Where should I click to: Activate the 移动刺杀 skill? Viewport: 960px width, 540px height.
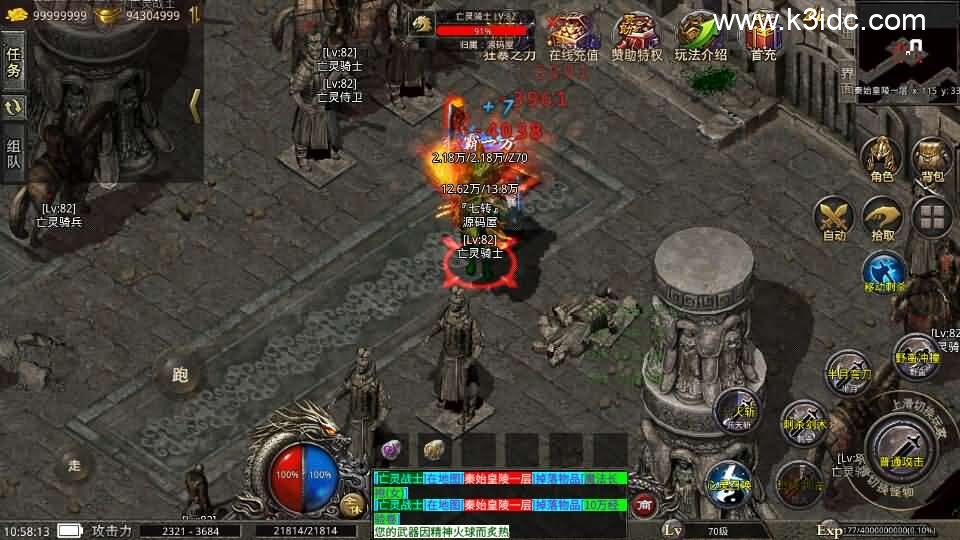click(x=884, y=272)
